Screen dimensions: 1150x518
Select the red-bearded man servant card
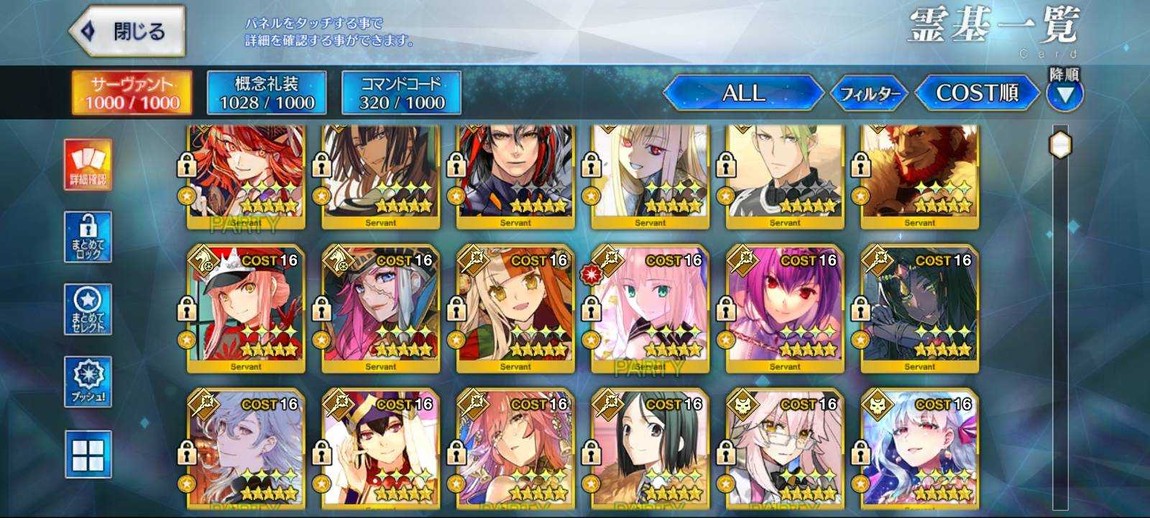coord(918,172)
